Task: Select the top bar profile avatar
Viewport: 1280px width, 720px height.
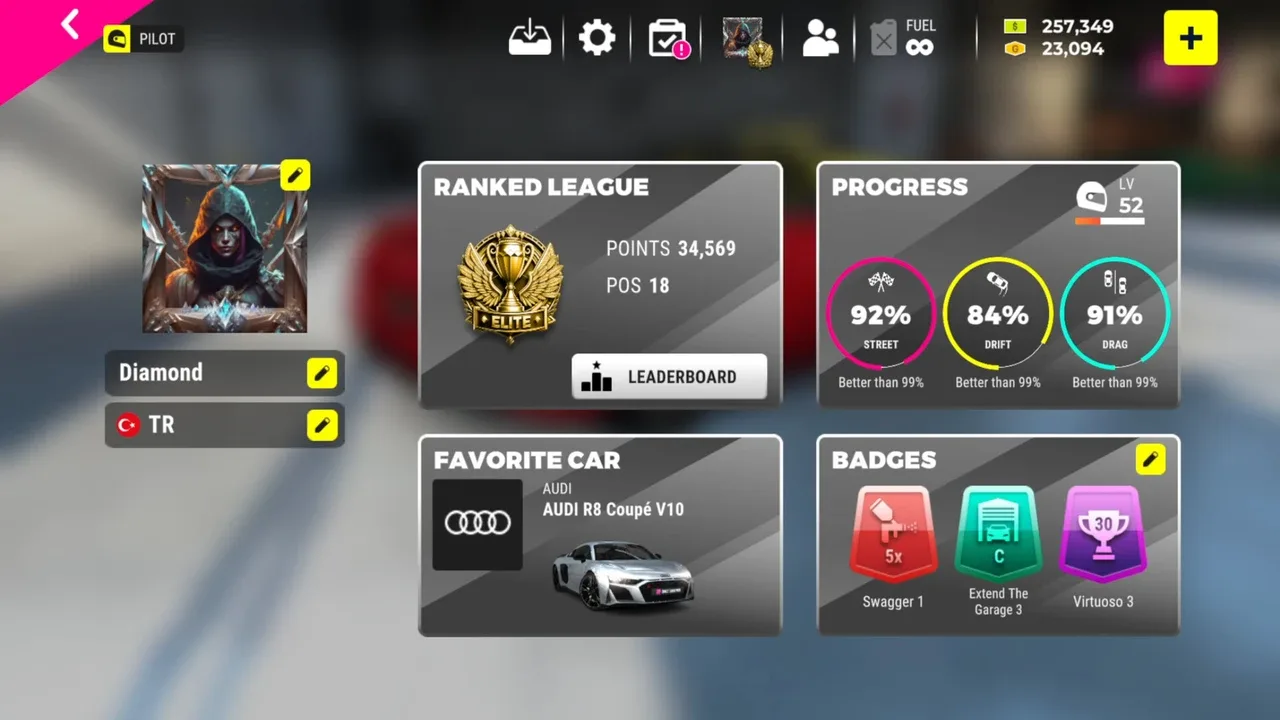Action: point(745,40)
